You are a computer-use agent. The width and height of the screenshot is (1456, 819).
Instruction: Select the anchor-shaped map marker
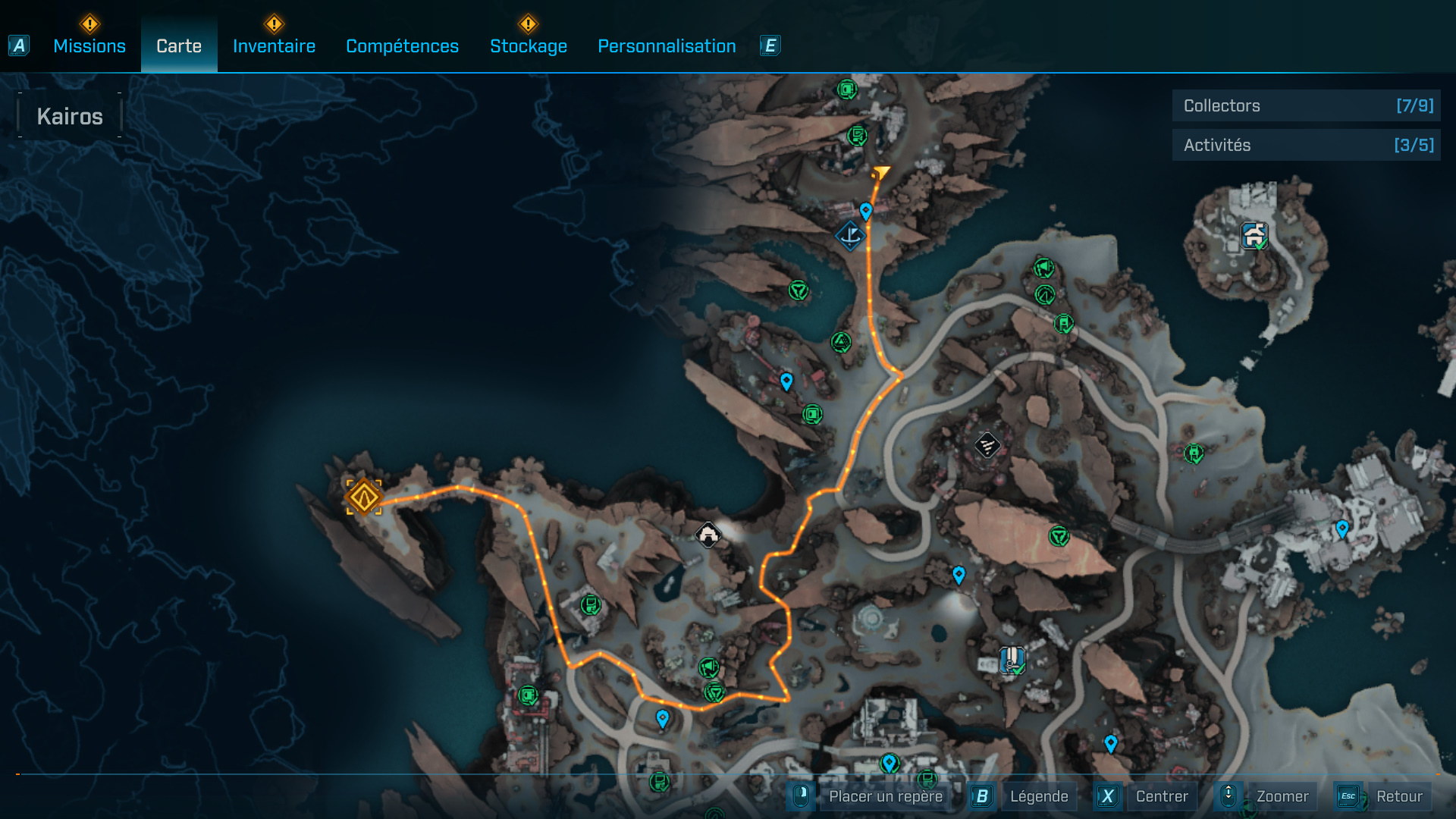click(x=850, y=236)
